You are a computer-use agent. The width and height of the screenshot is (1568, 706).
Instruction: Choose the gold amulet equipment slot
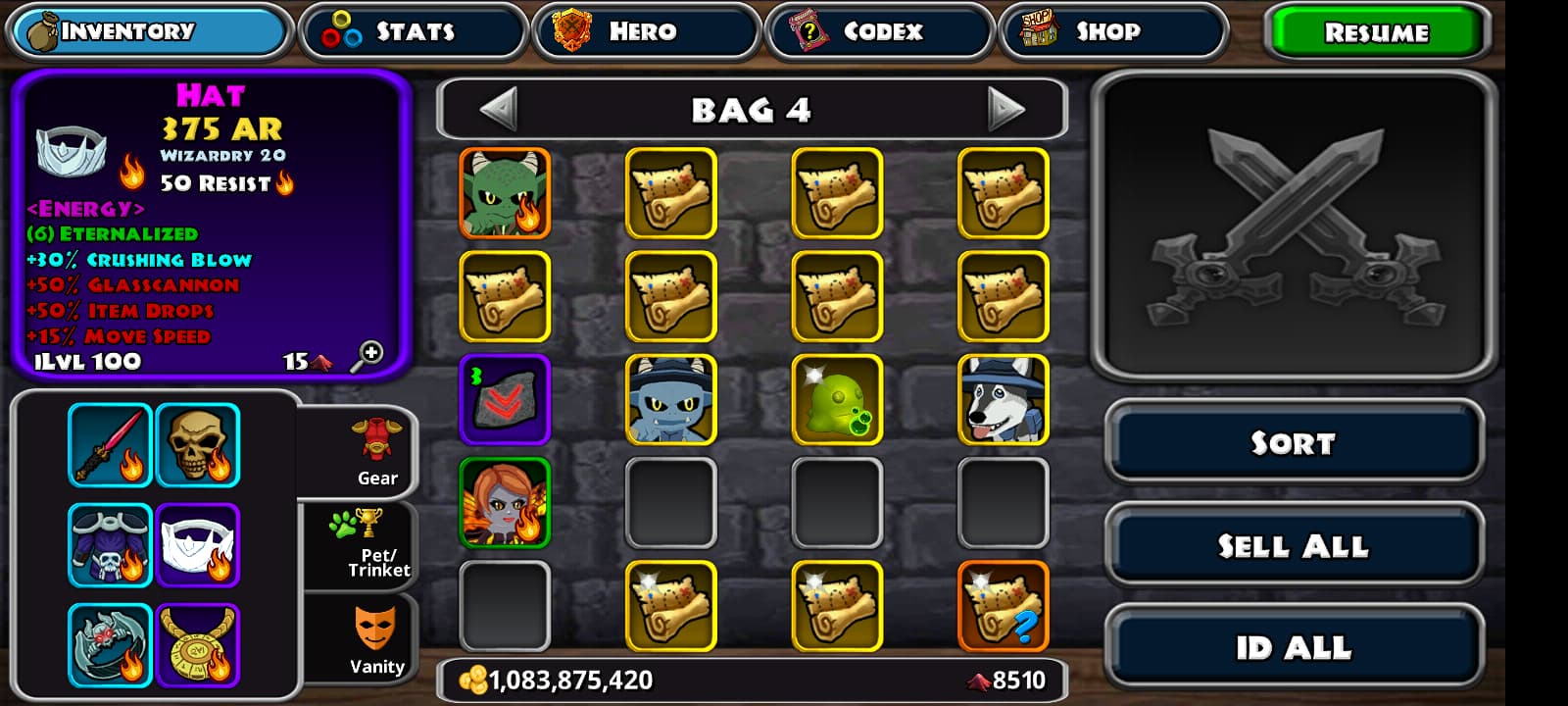pos(197,644)
